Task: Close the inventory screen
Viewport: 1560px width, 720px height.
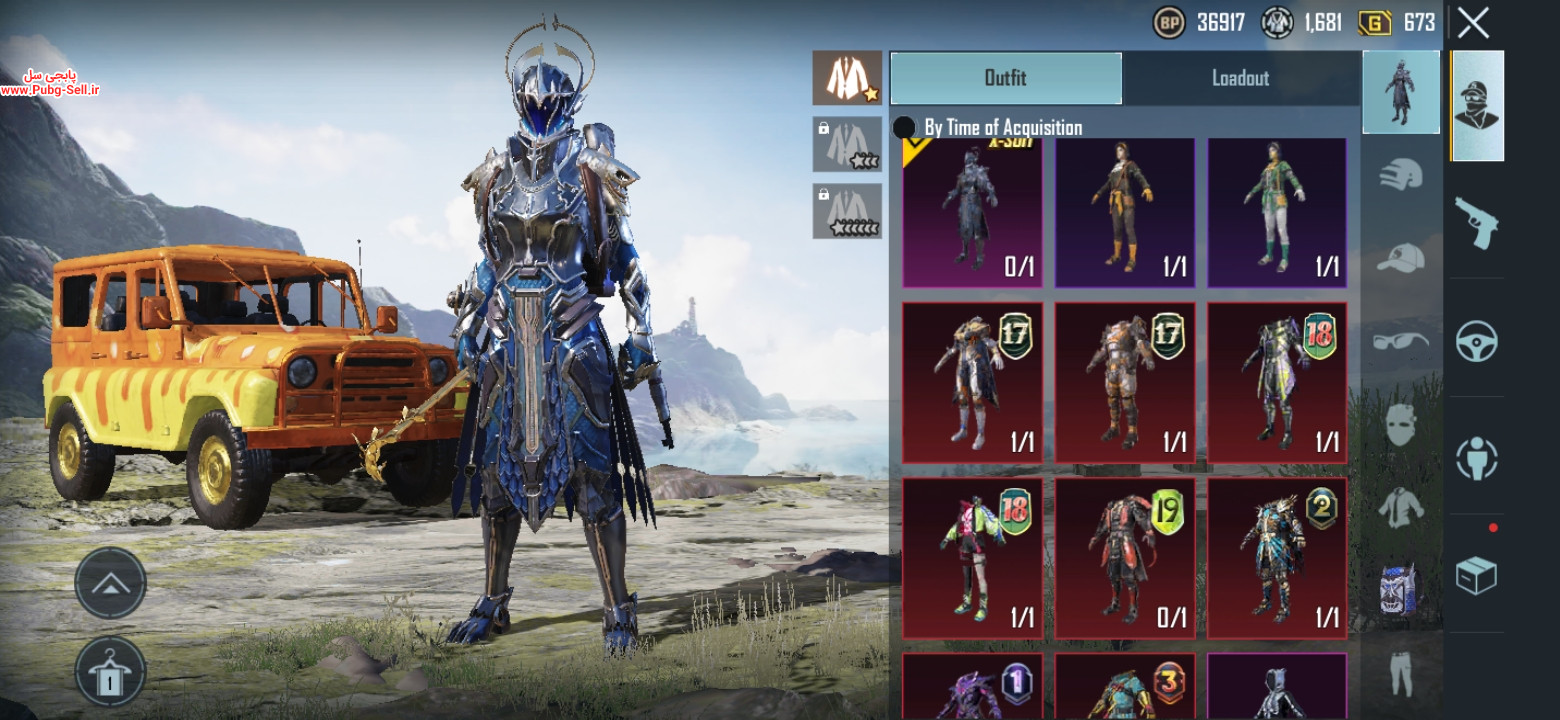Action: [1473, 22]
